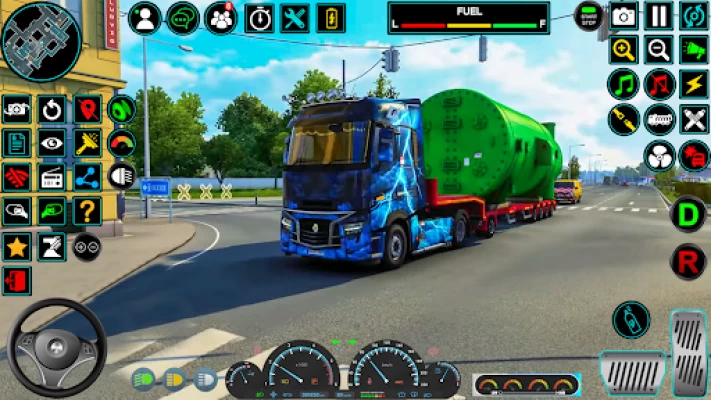
Task: Sound the green megaphone horn
Action: [693, 50]
